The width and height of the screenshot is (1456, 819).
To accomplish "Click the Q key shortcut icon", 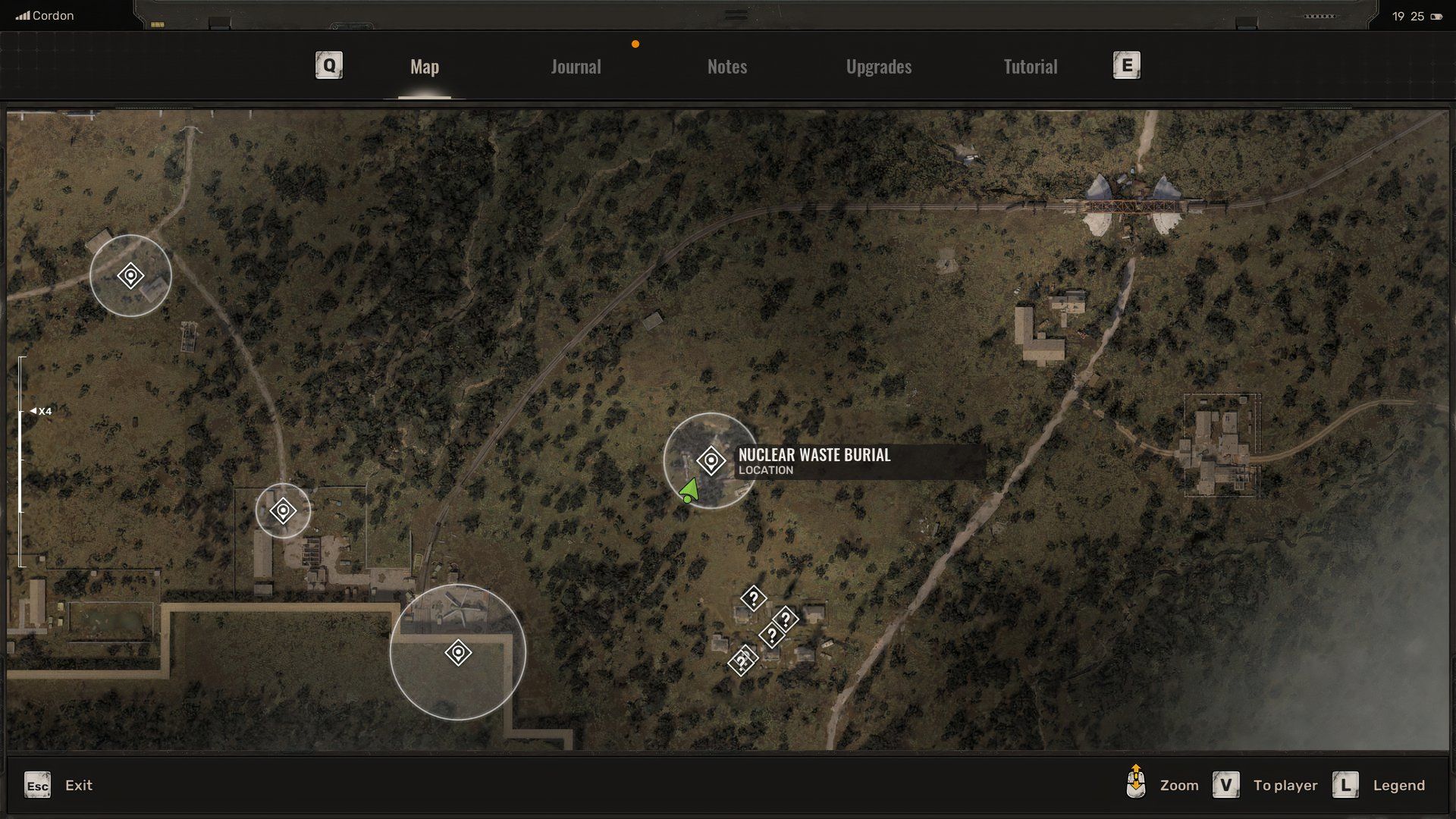I will pos(328,65).
